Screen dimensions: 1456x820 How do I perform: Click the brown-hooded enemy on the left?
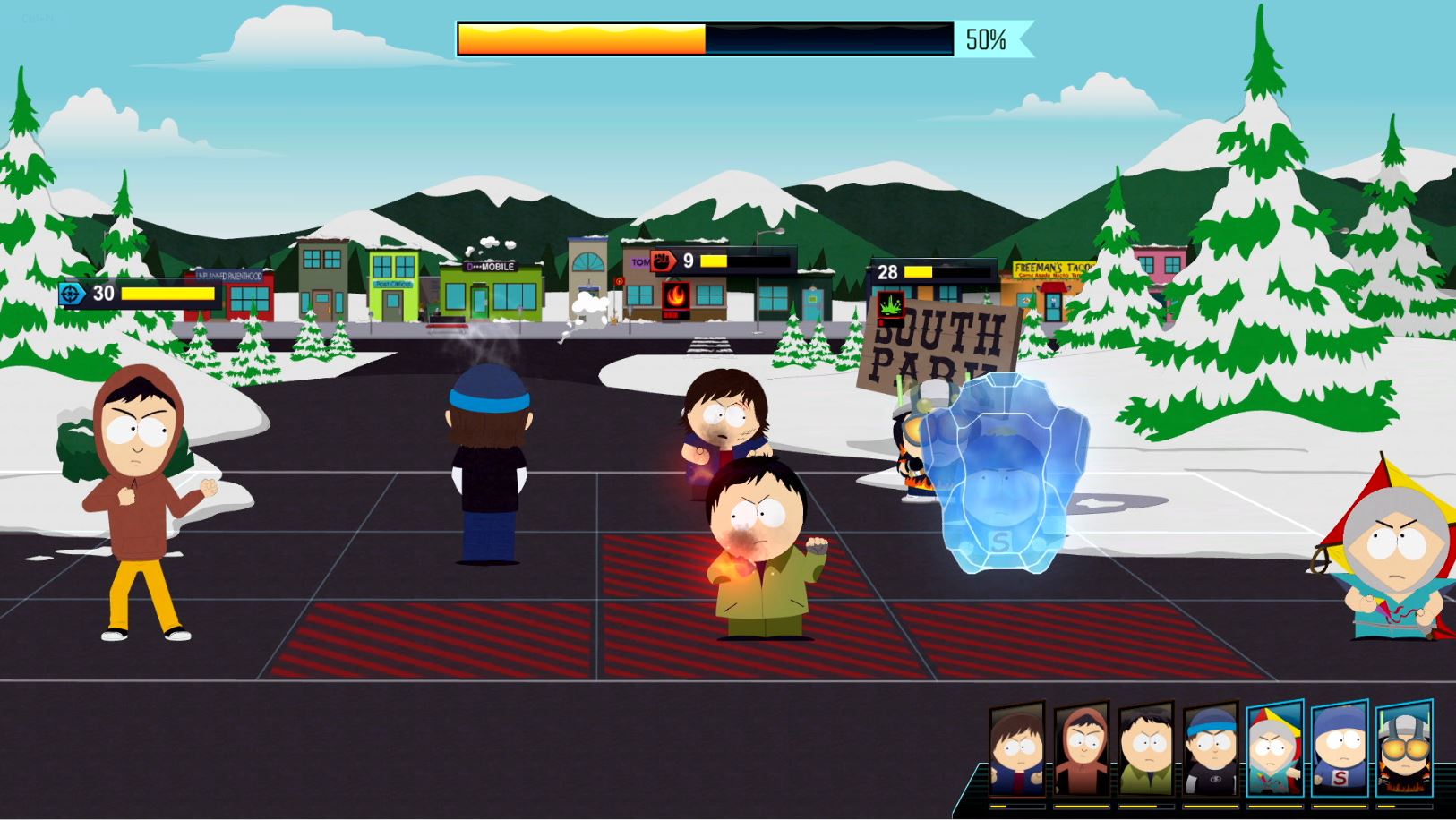pyautogui.click(x=139, y=492)
